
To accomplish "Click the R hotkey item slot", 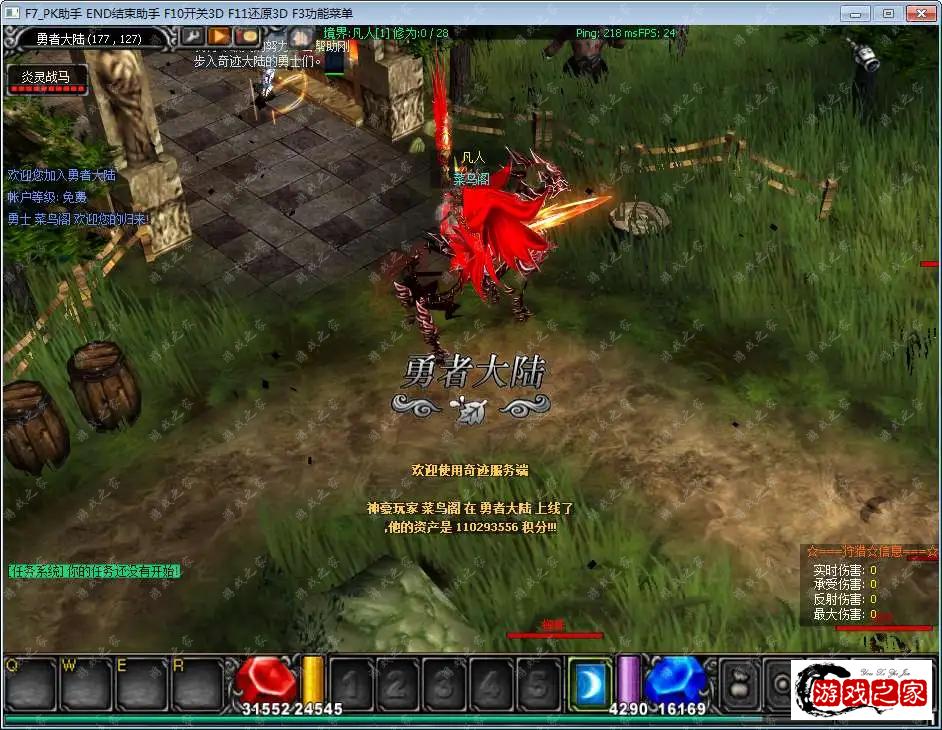I will point(196,683).
